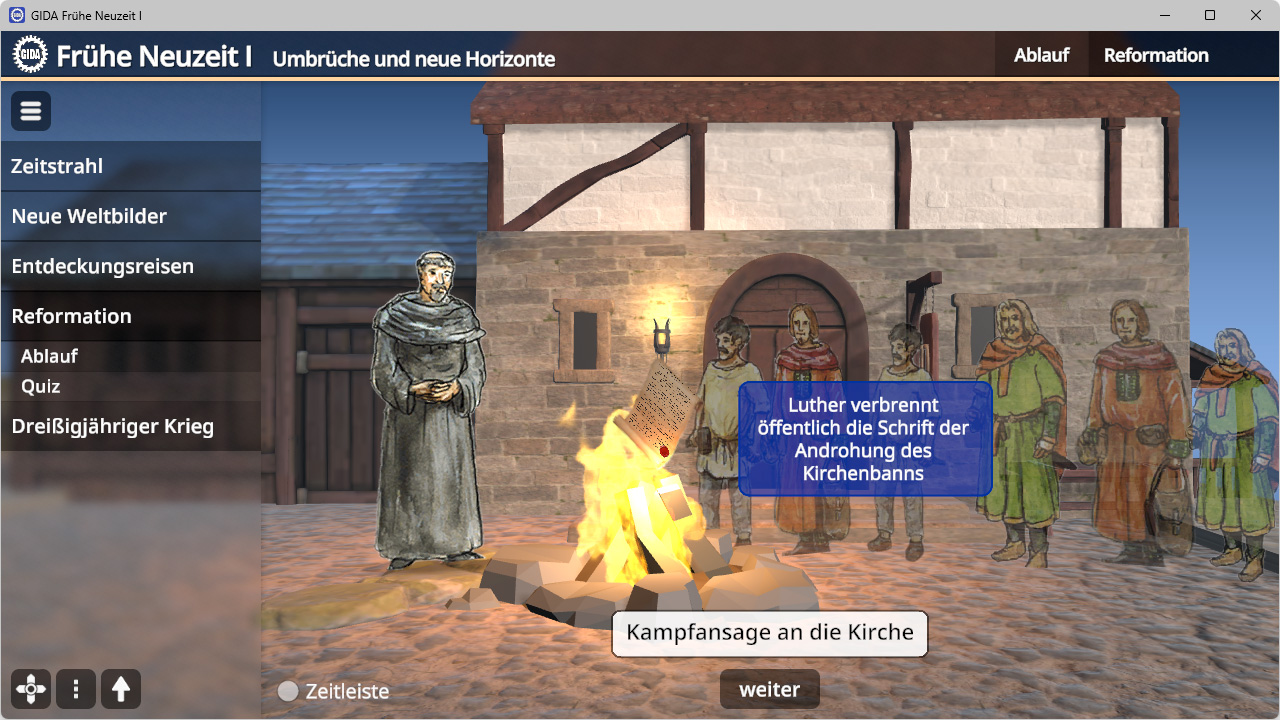Open the hamburger menu in the sidebar
This screenshot has width=1280, height=720.
click(30, 110)
